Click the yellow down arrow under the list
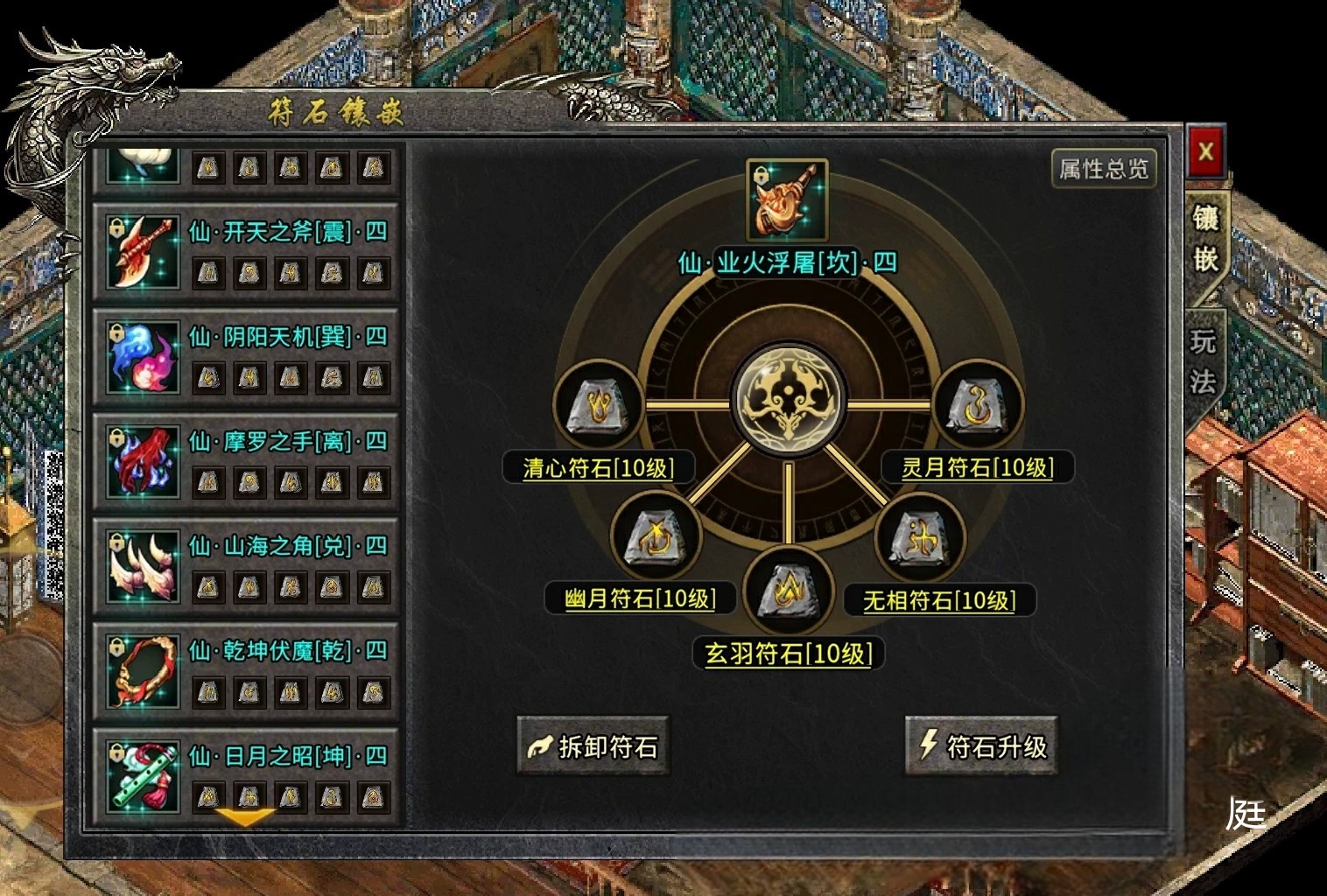The height and width of the screenshot is (896, 1327). tap(245, 818)
